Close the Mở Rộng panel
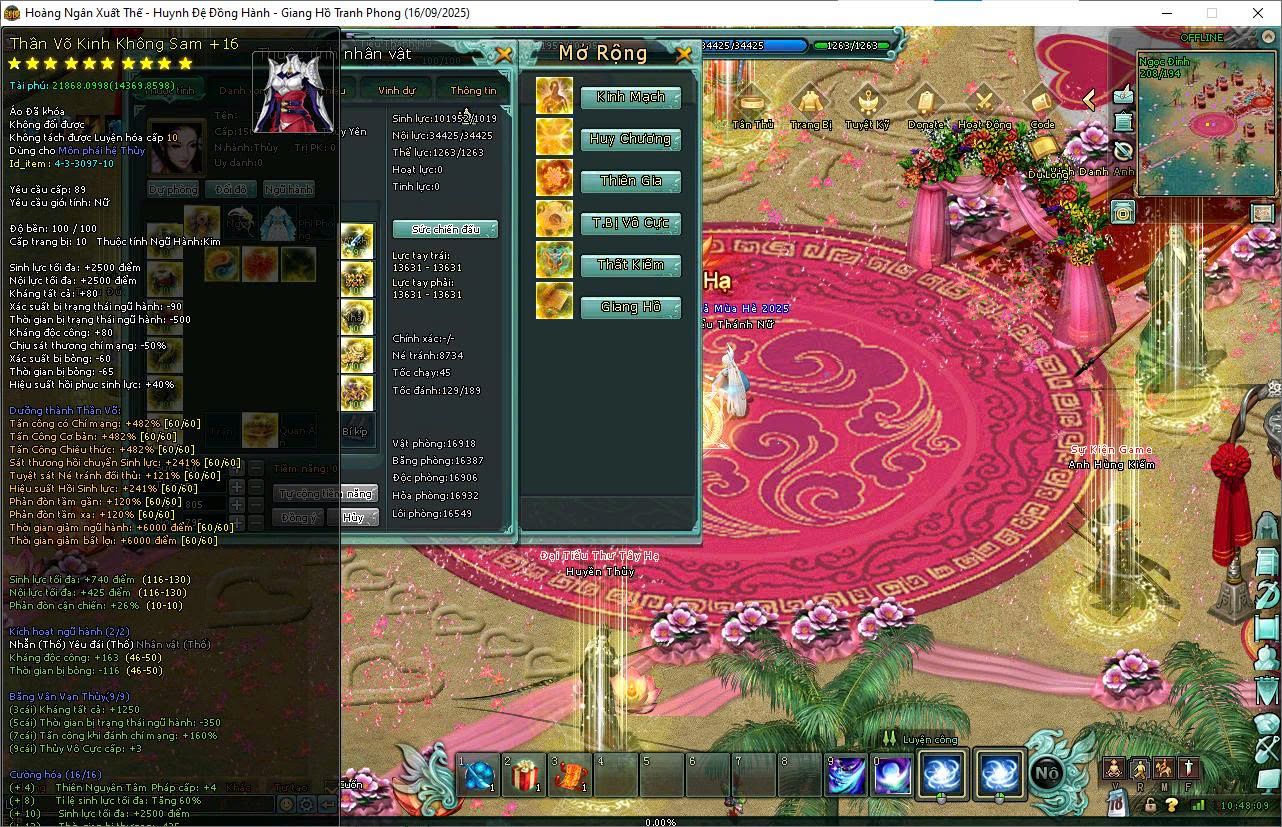1282x827 pixels. tap(684, 54)
